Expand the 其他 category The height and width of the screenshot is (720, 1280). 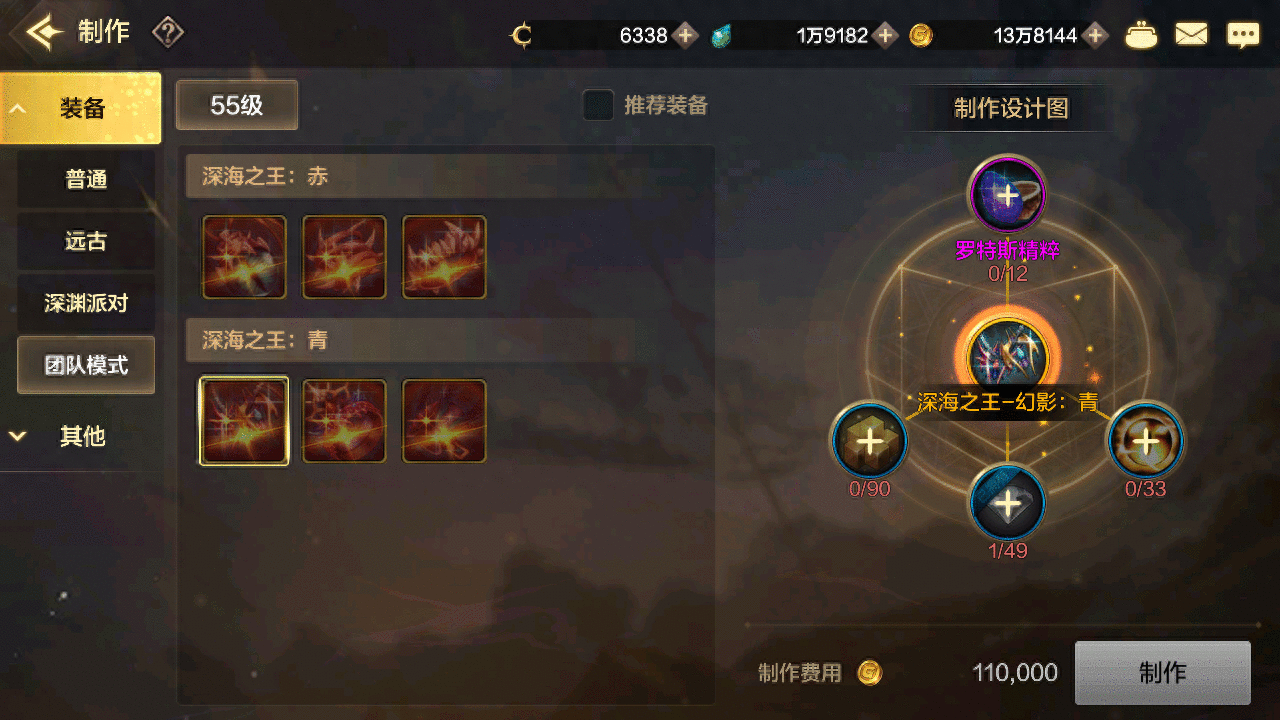tap(80, 437)
